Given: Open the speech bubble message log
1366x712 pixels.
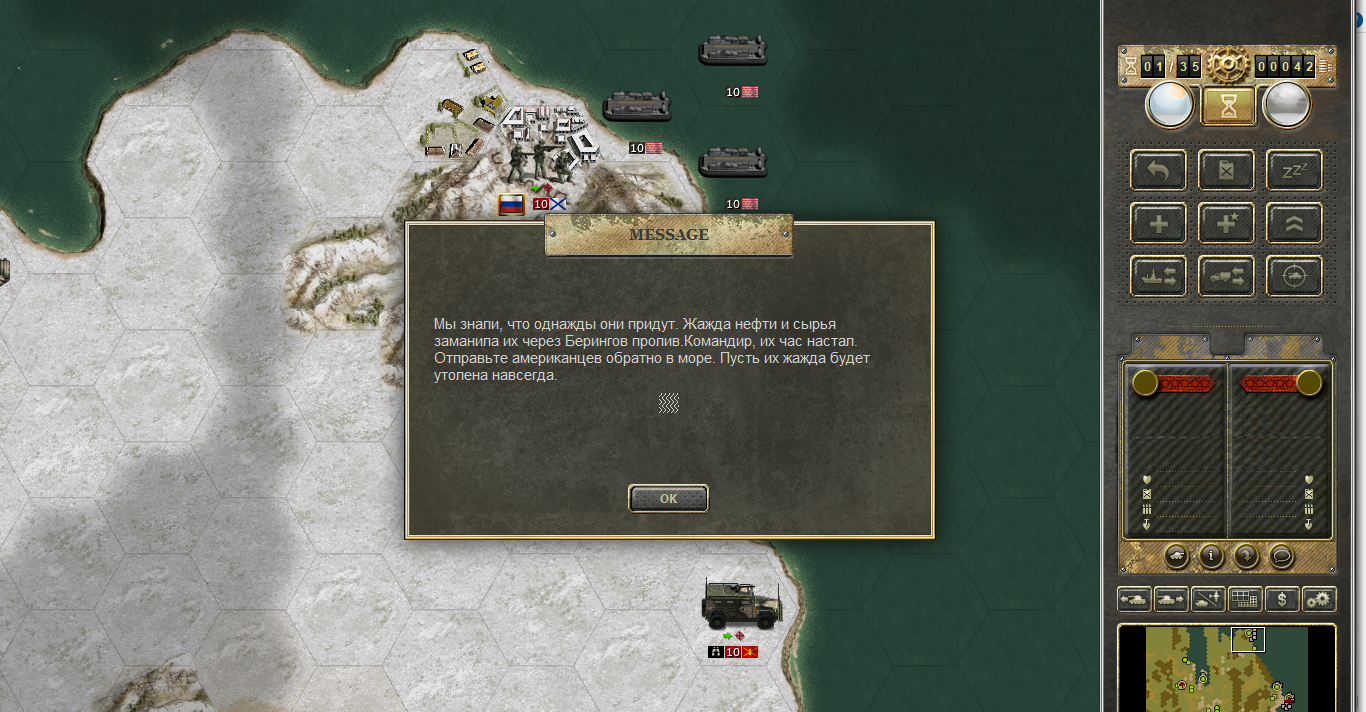Looking at the screenshot, I should click(1281, 555).
